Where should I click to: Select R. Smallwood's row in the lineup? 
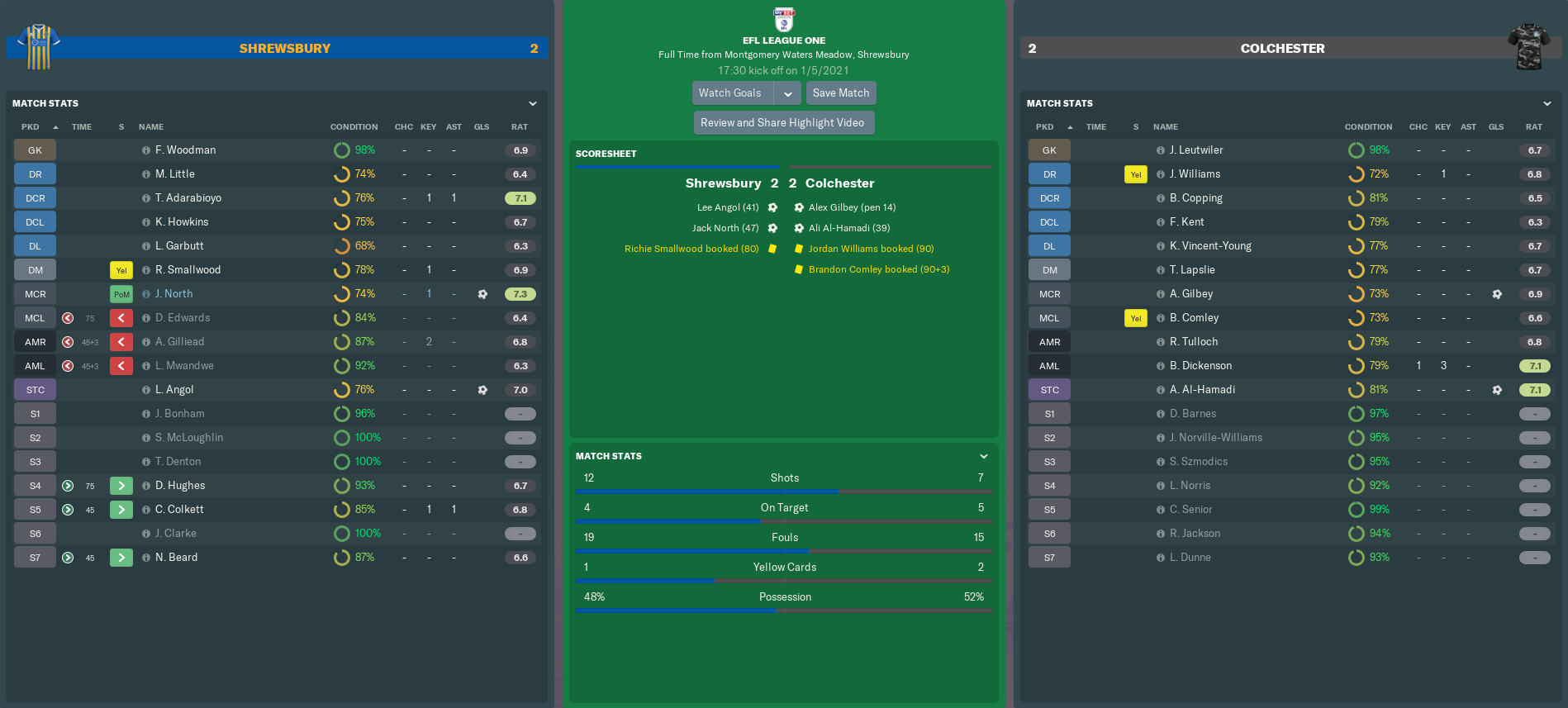pos(188,270)
